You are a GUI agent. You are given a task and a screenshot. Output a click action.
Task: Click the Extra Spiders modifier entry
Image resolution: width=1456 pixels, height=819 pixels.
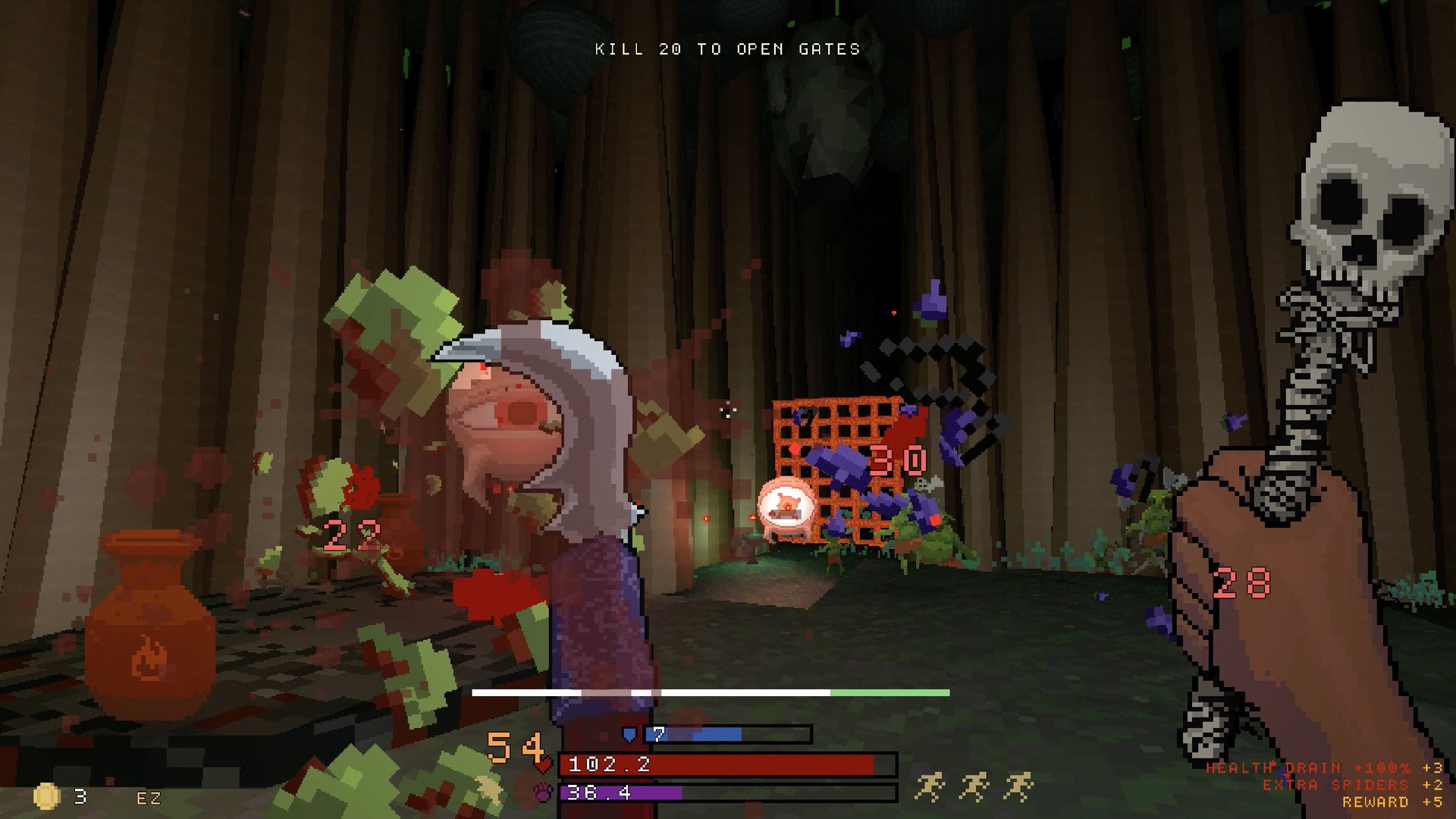coord(1352,785)
